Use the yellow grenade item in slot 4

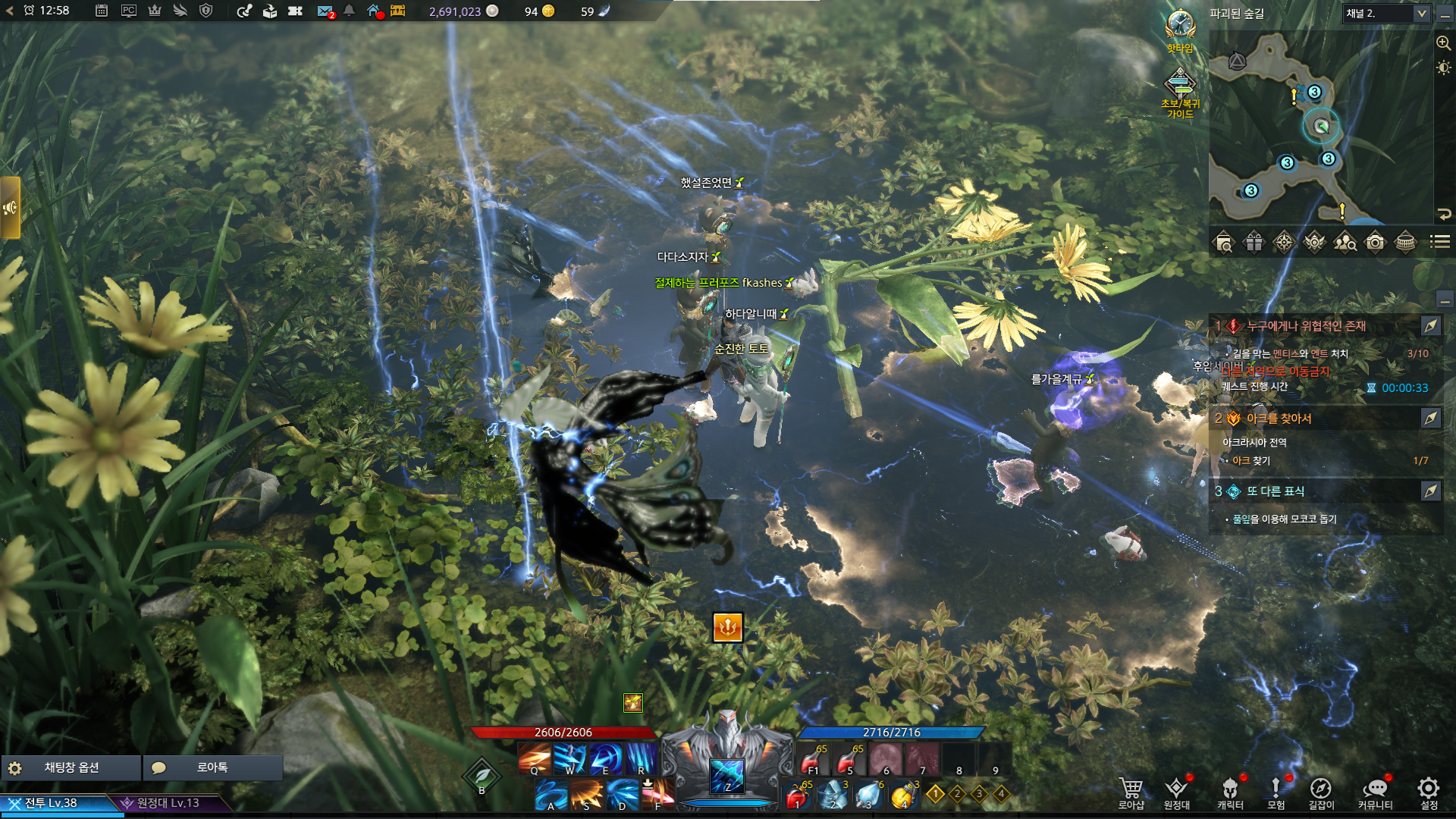click(x=902, y=795)
